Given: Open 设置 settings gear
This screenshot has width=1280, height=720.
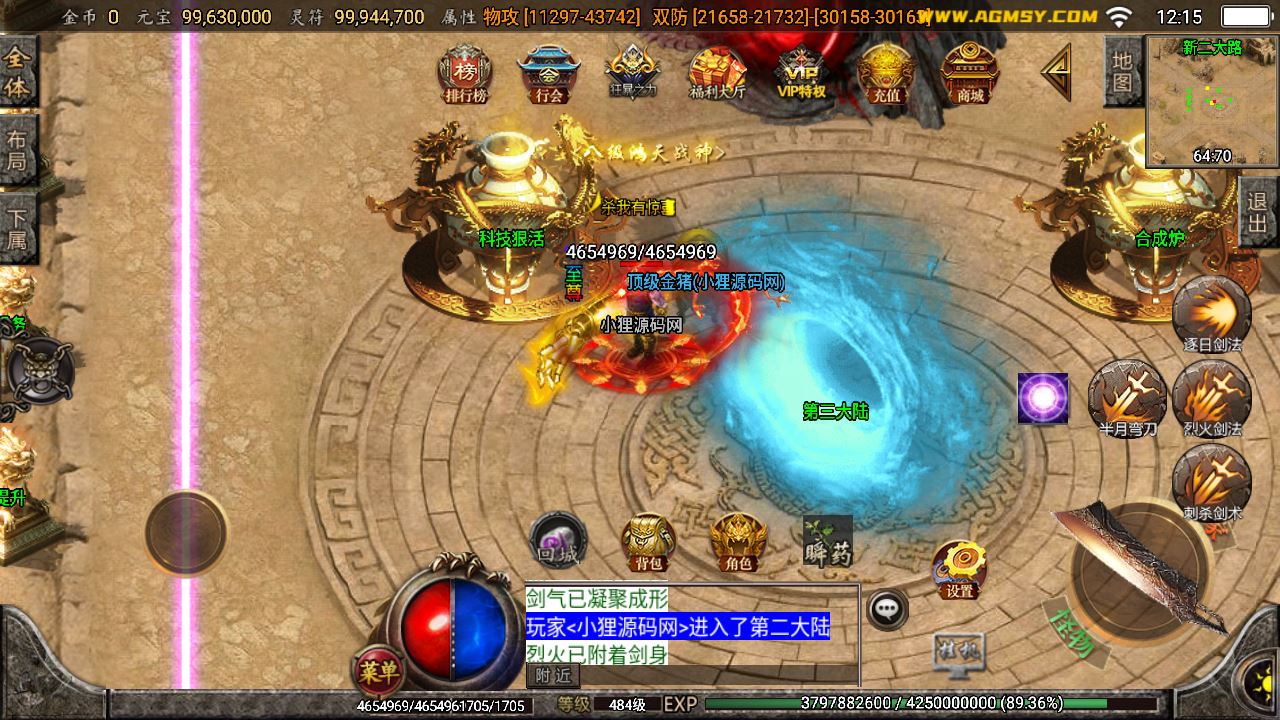Looking at the screenshot, I should click(x=961, y=569).
